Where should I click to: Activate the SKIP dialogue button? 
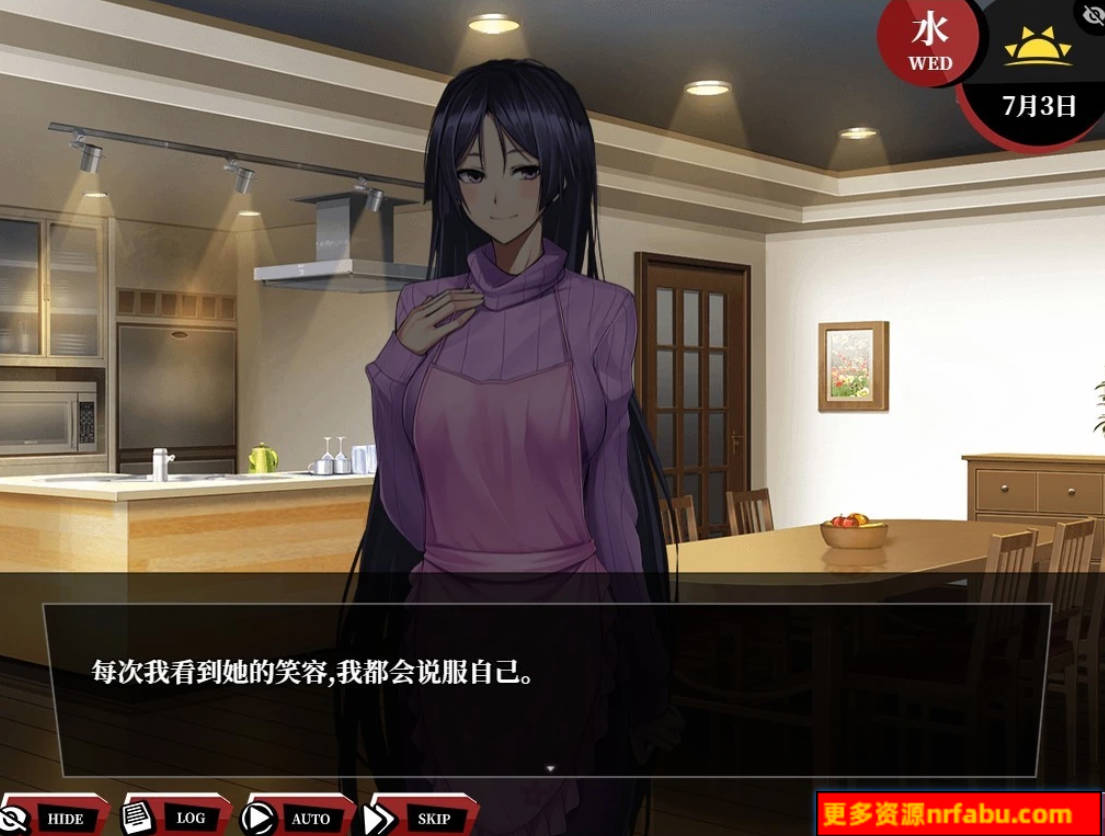coord(420,817)
